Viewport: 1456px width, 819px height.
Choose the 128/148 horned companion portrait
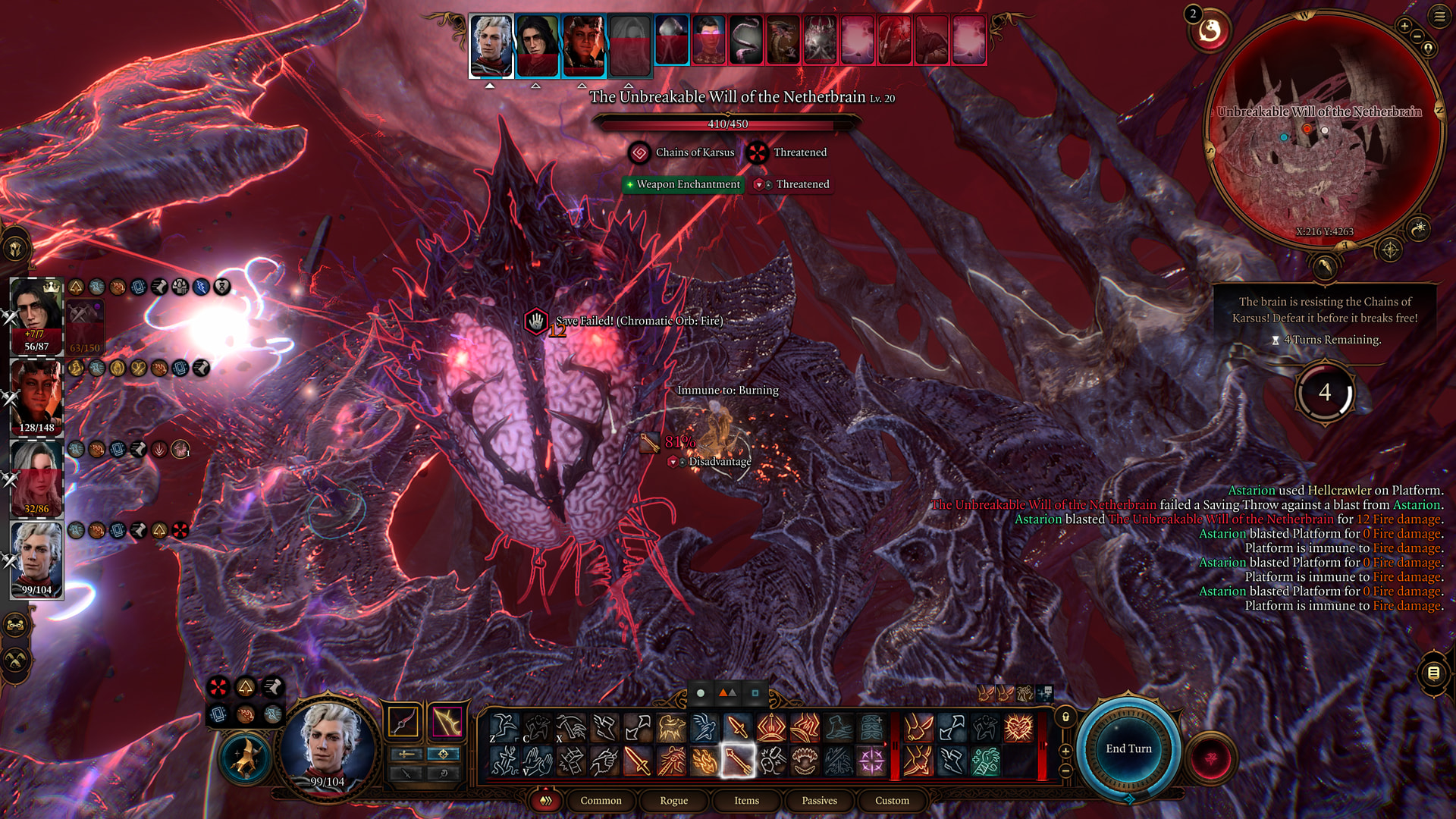pos(36,397)
